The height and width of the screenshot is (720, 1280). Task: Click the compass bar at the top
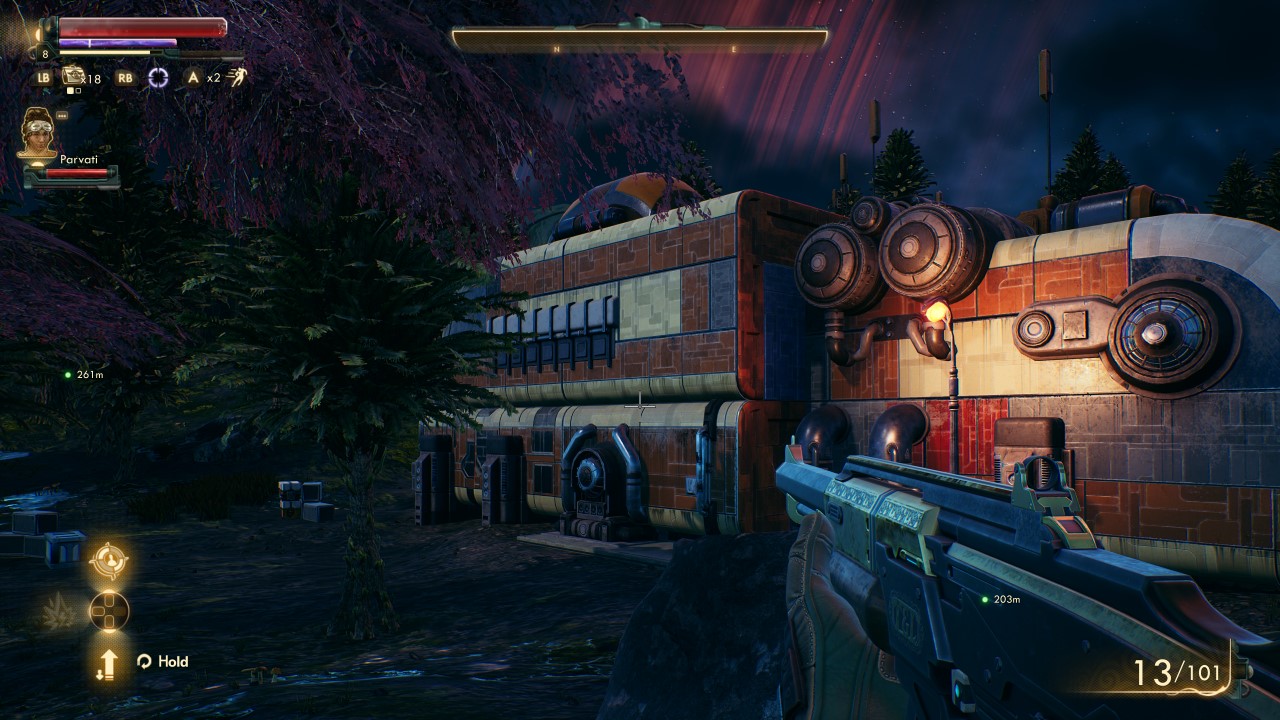(639, 39)
